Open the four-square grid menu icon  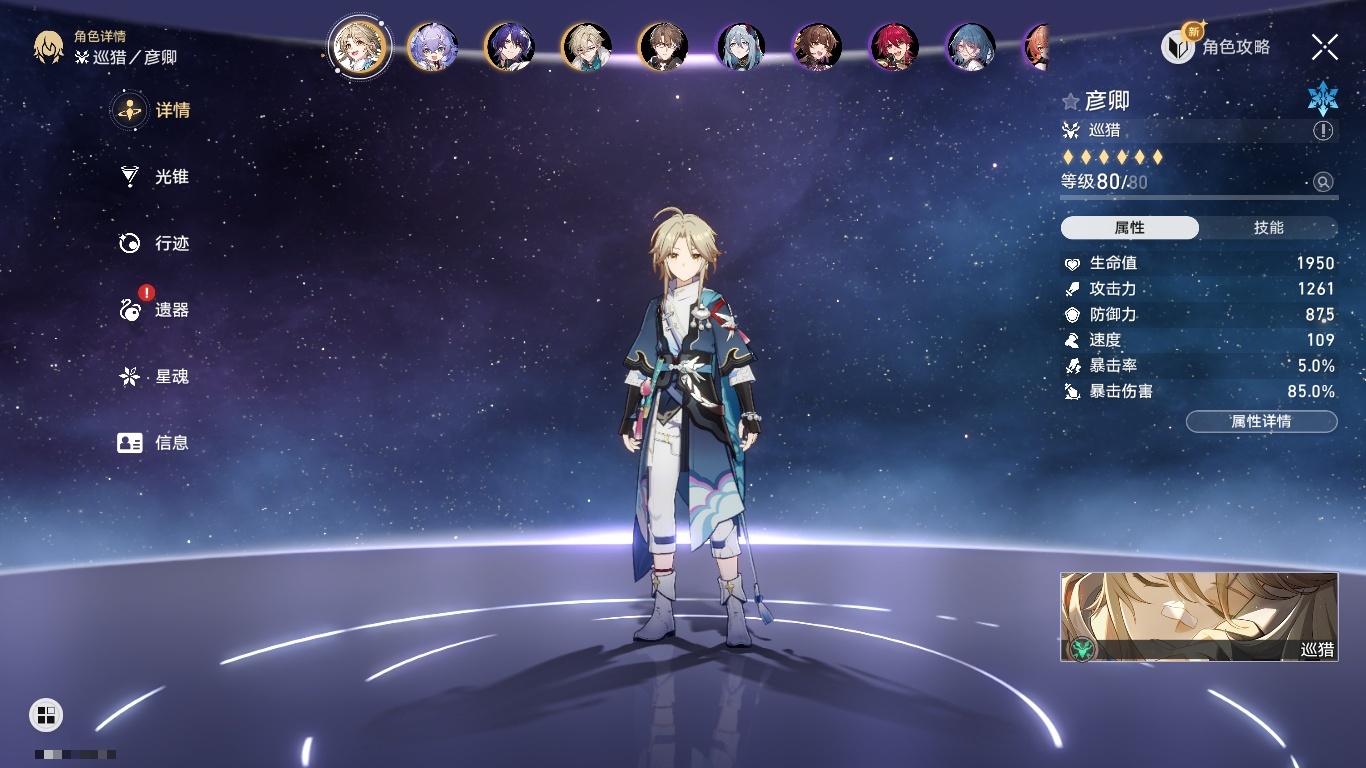tap(46, 714)
